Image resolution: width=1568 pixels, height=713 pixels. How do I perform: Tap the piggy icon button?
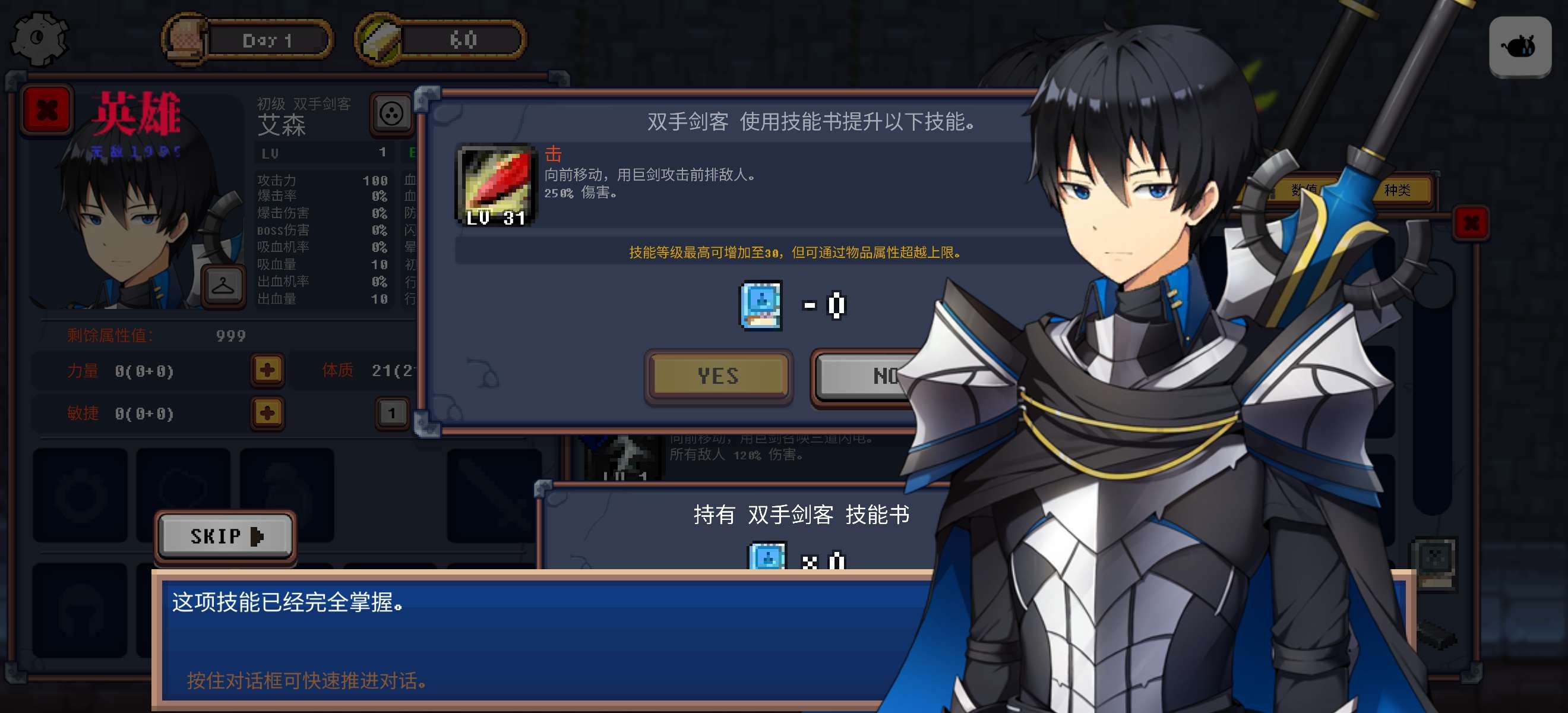(1519, 46)
